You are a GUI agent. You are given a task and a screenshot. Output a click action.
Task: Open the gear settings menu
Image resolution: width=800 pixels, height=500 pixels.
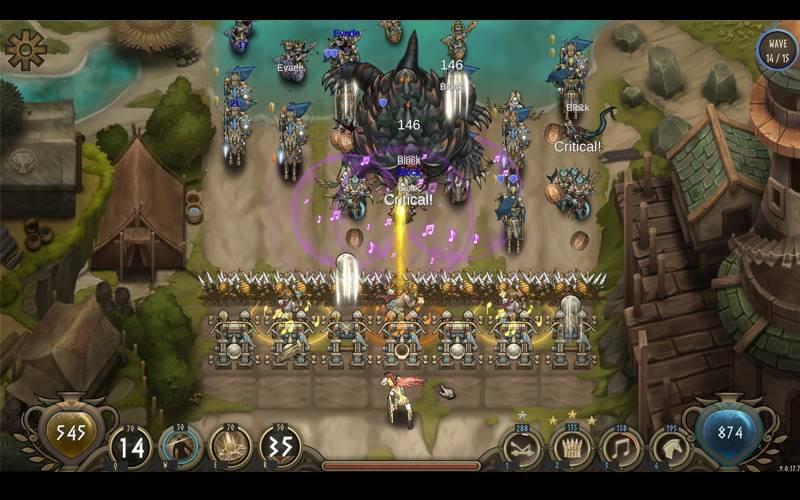coord(24,48)
